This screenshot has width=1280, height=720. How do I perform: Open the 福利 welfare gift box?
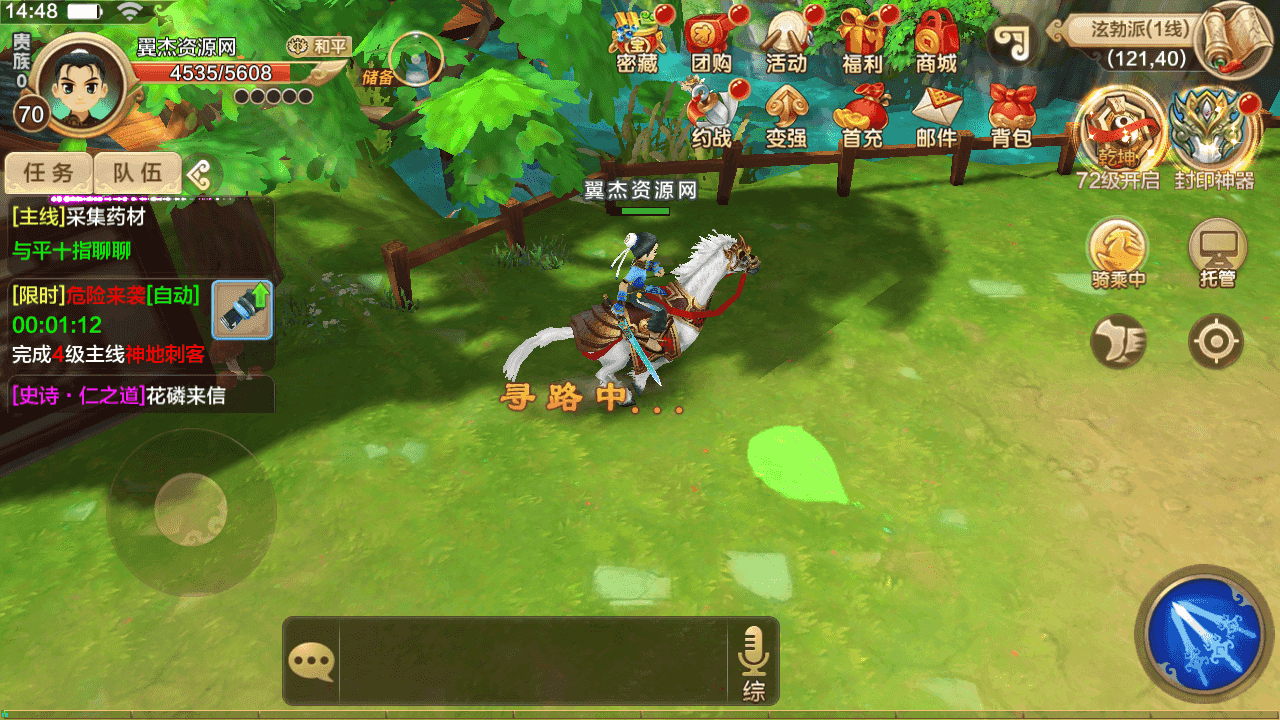(861, 40)
